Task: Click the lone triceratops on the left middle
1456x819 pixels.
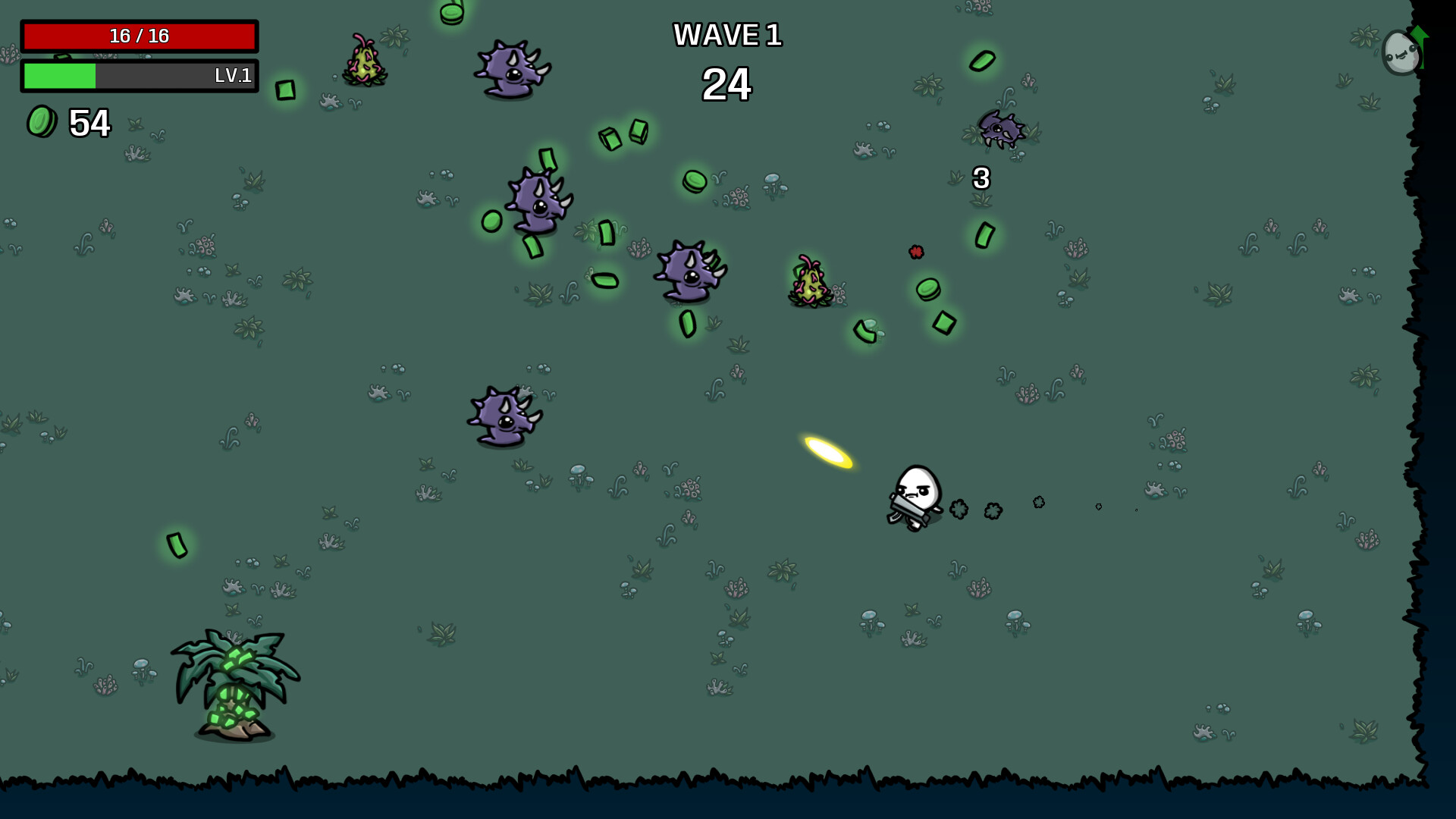Action: [504, 413]
